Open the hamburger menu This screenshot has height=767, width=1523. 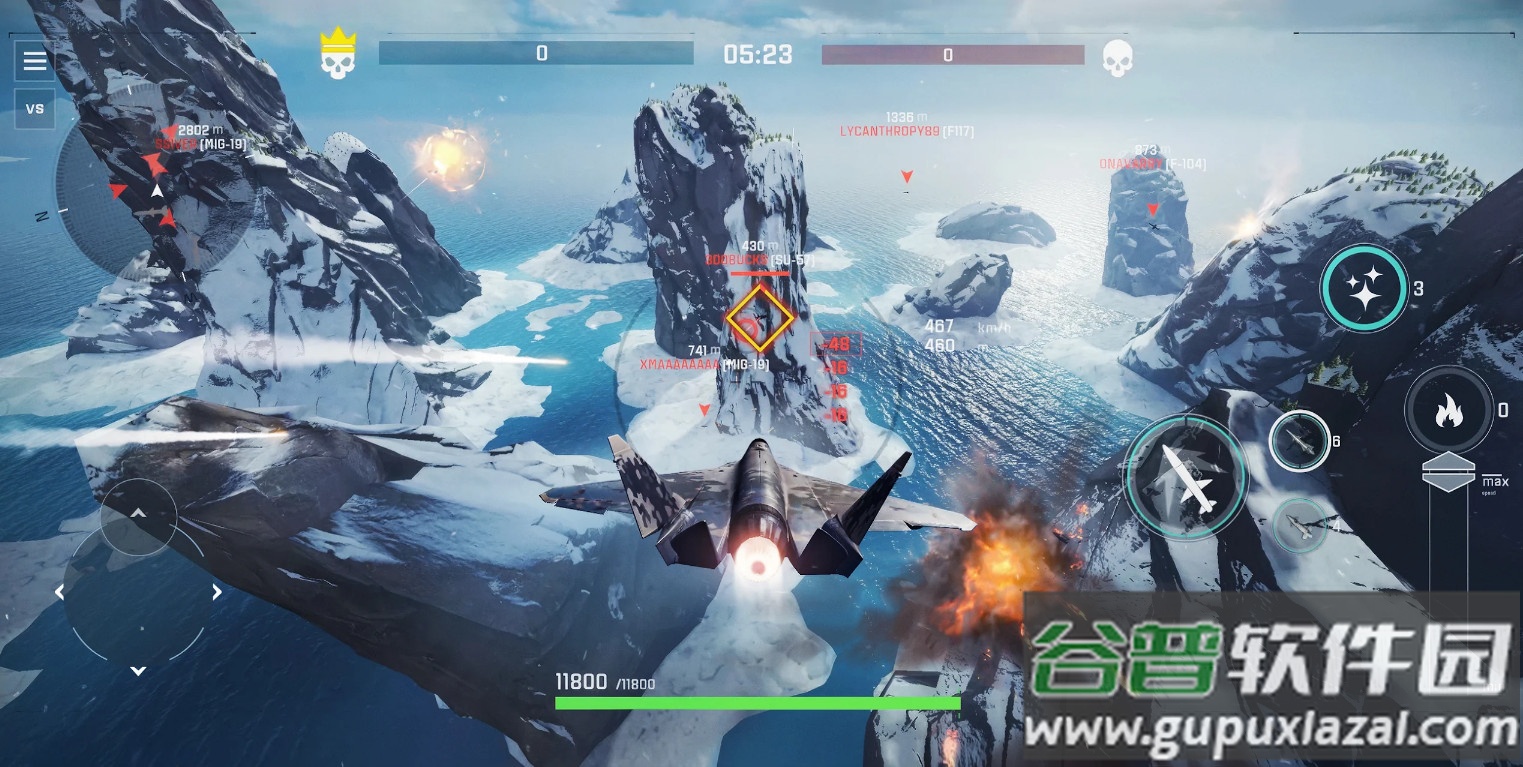click(x=34, y=60)
